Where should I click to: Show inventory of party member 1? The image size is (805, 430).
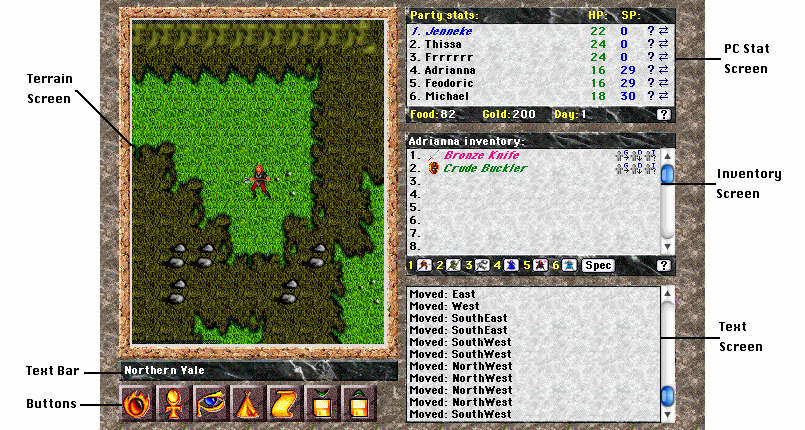(x=424, y=265)
